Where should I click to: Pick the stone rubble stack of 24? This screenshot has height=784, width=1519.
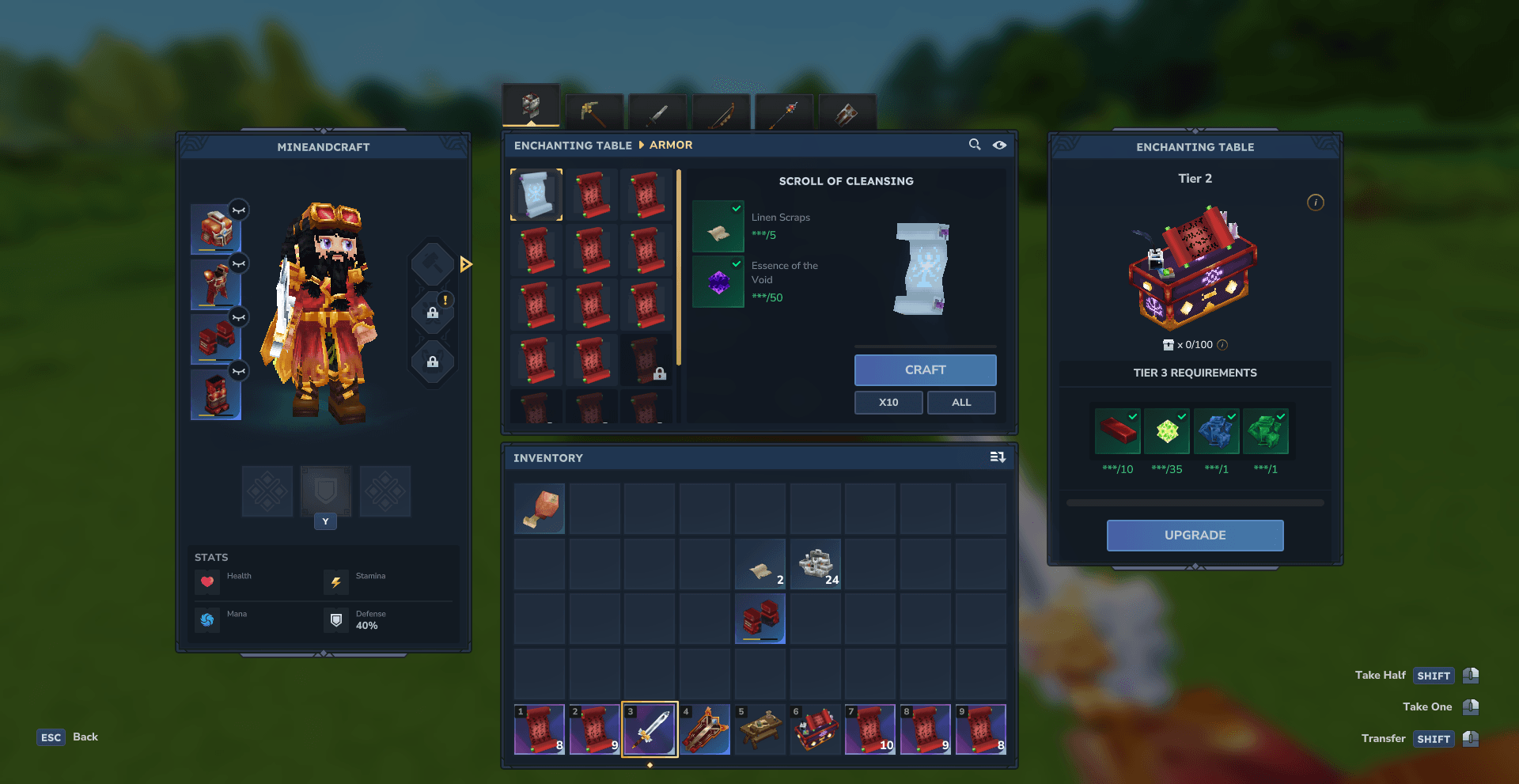[x=816, y=565]
